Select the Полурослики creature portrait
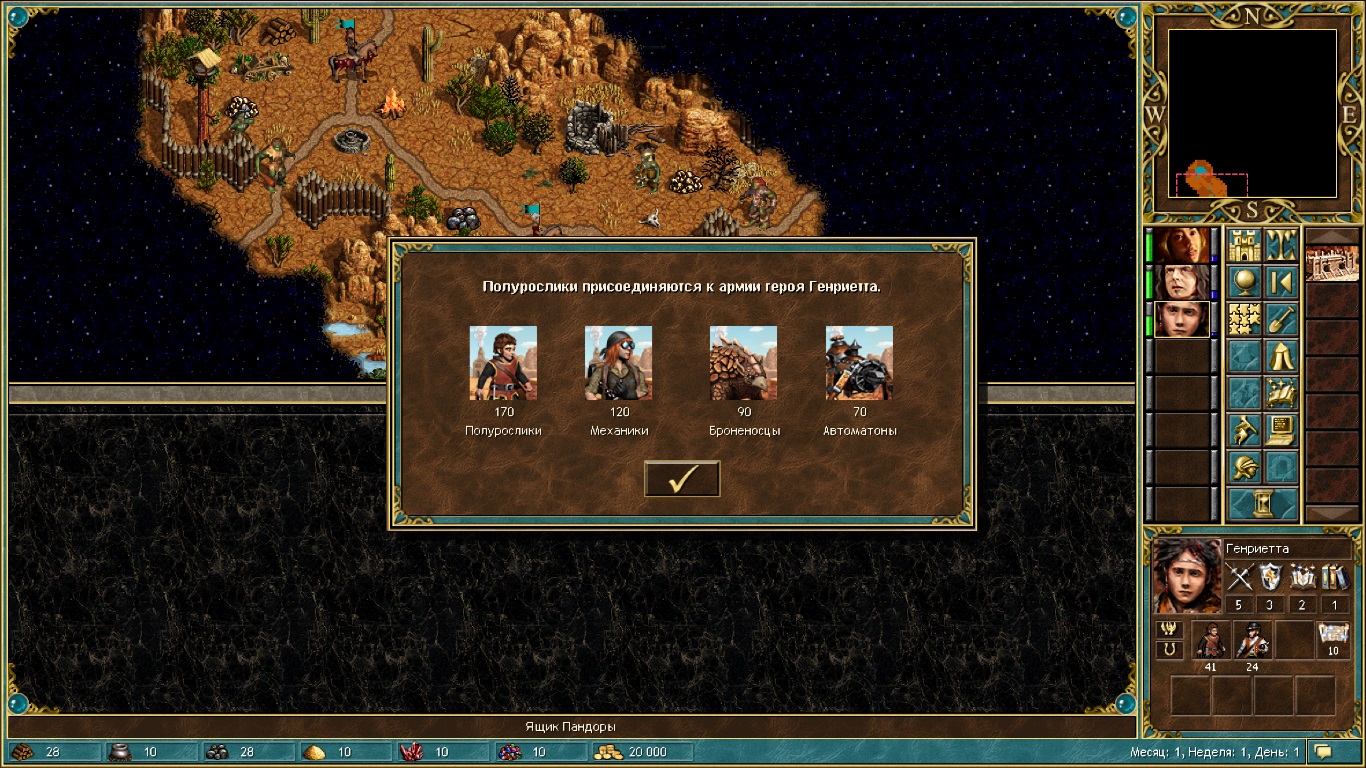 coord(503,362)
